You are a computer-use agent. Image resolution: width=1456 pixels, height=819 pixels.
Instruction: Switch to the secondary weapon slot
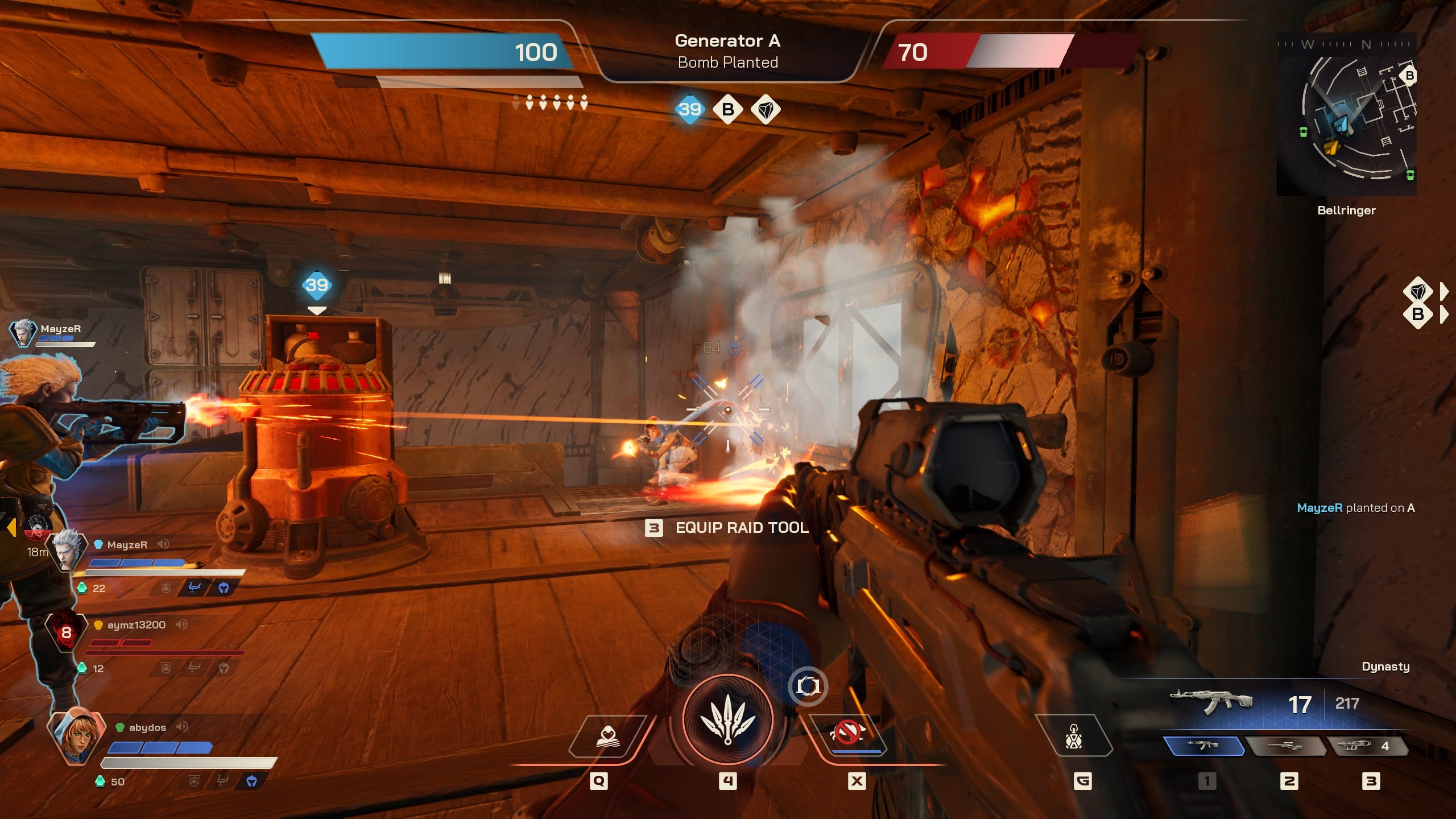point(1285,745)
